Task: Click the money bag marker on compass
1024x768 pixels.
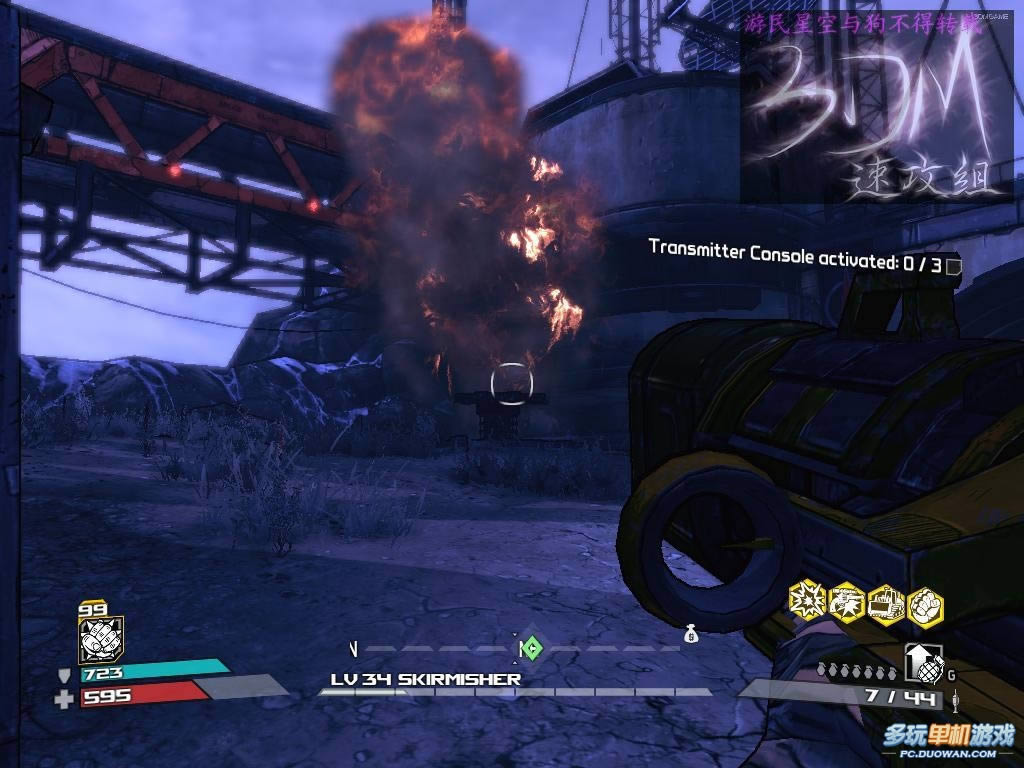Action: (x=690, y=634)
